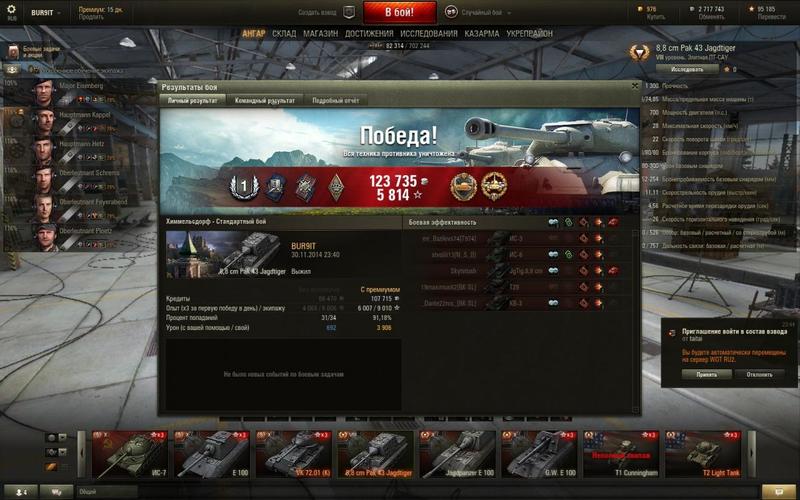
Task: Switch to the Подробный отчёт tab
Action: point(335,101)
